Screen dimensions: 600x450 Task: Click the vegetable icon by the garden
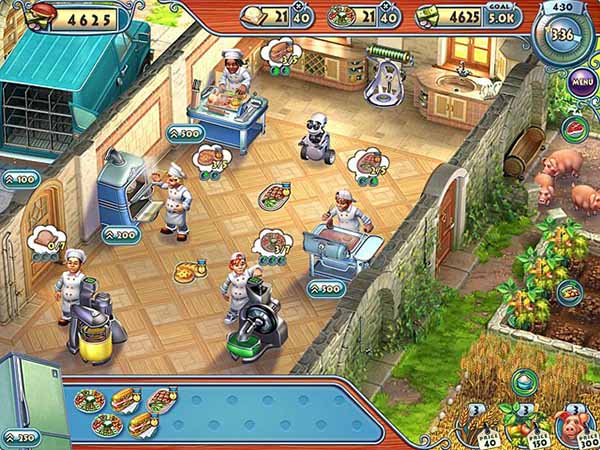click(570, 291)
